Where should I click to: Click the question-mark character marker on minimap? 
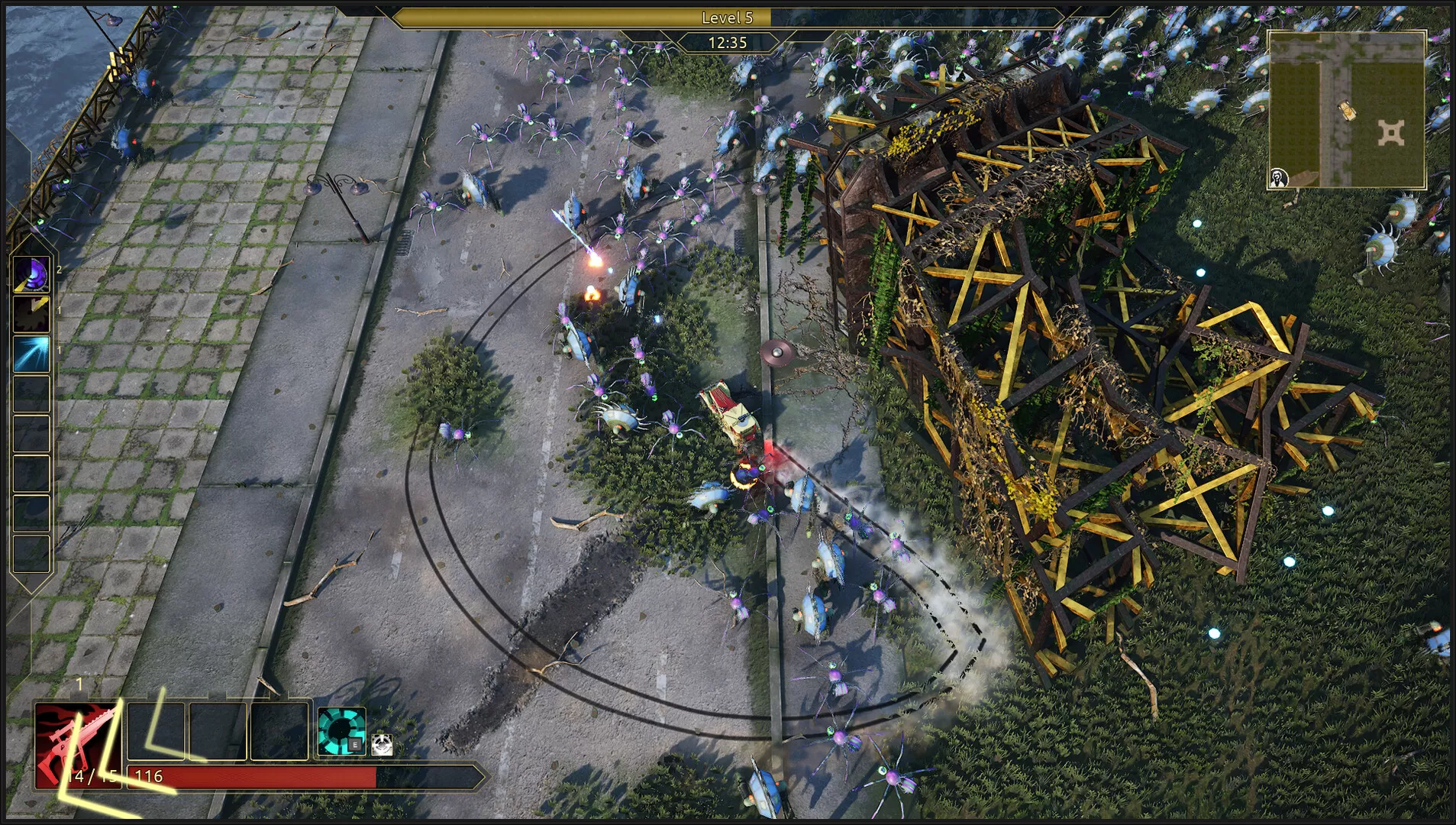[1279, 179]
